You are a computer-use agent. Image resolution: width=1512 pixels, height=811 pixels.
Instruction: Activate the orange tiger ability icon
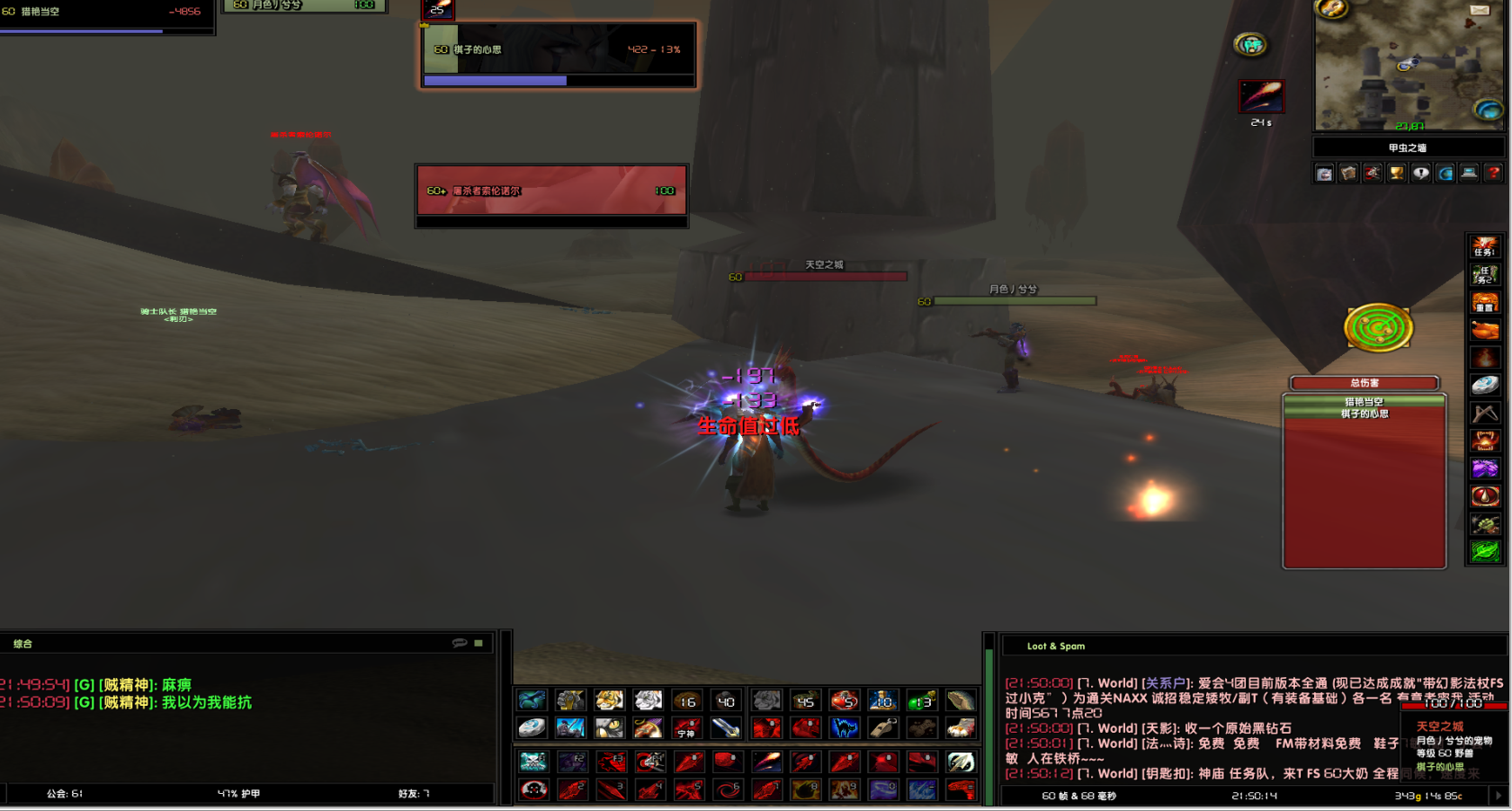(609, 700)
